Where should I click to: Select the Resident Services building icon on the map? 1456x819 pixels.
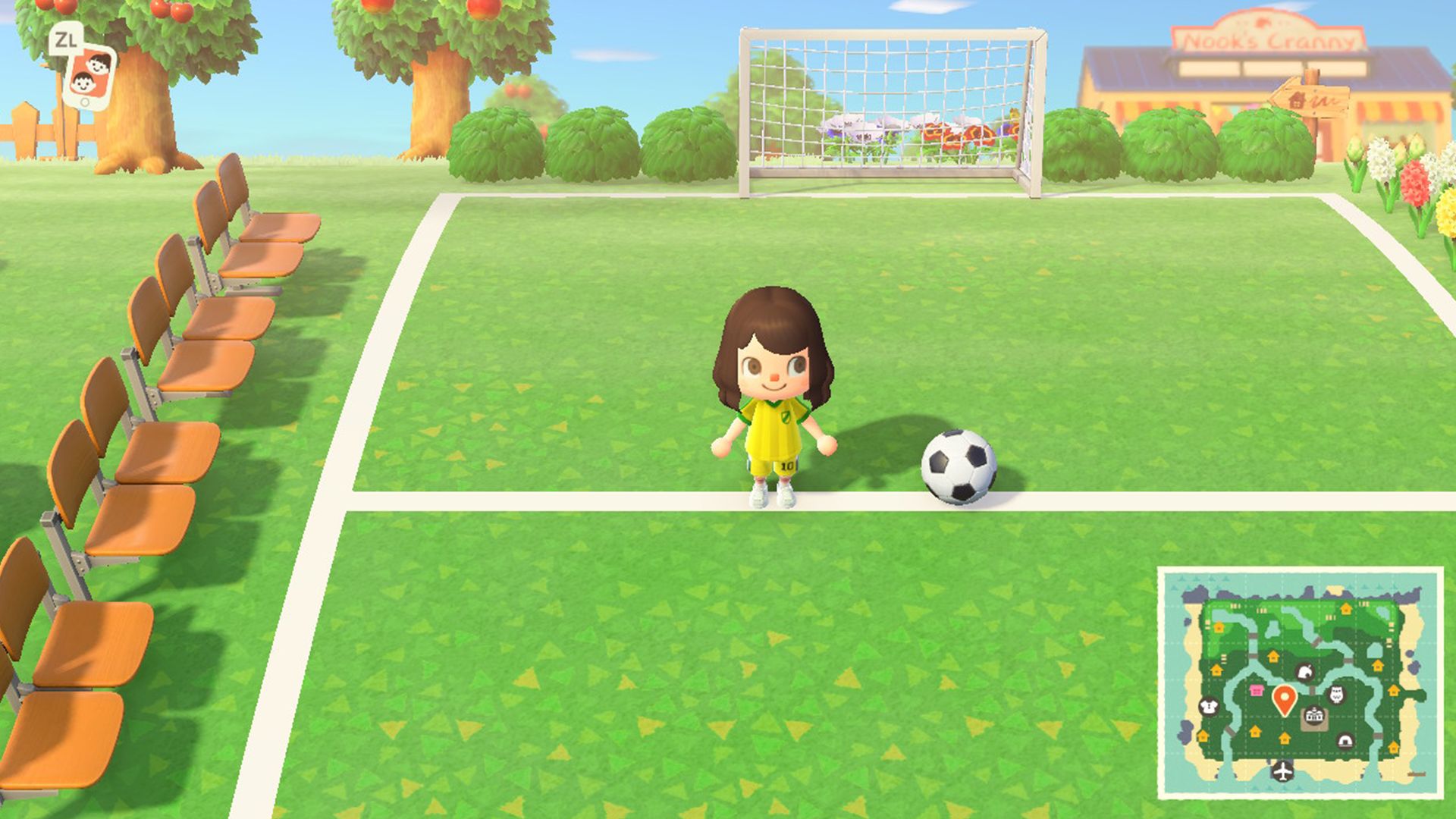[1313, 717]
